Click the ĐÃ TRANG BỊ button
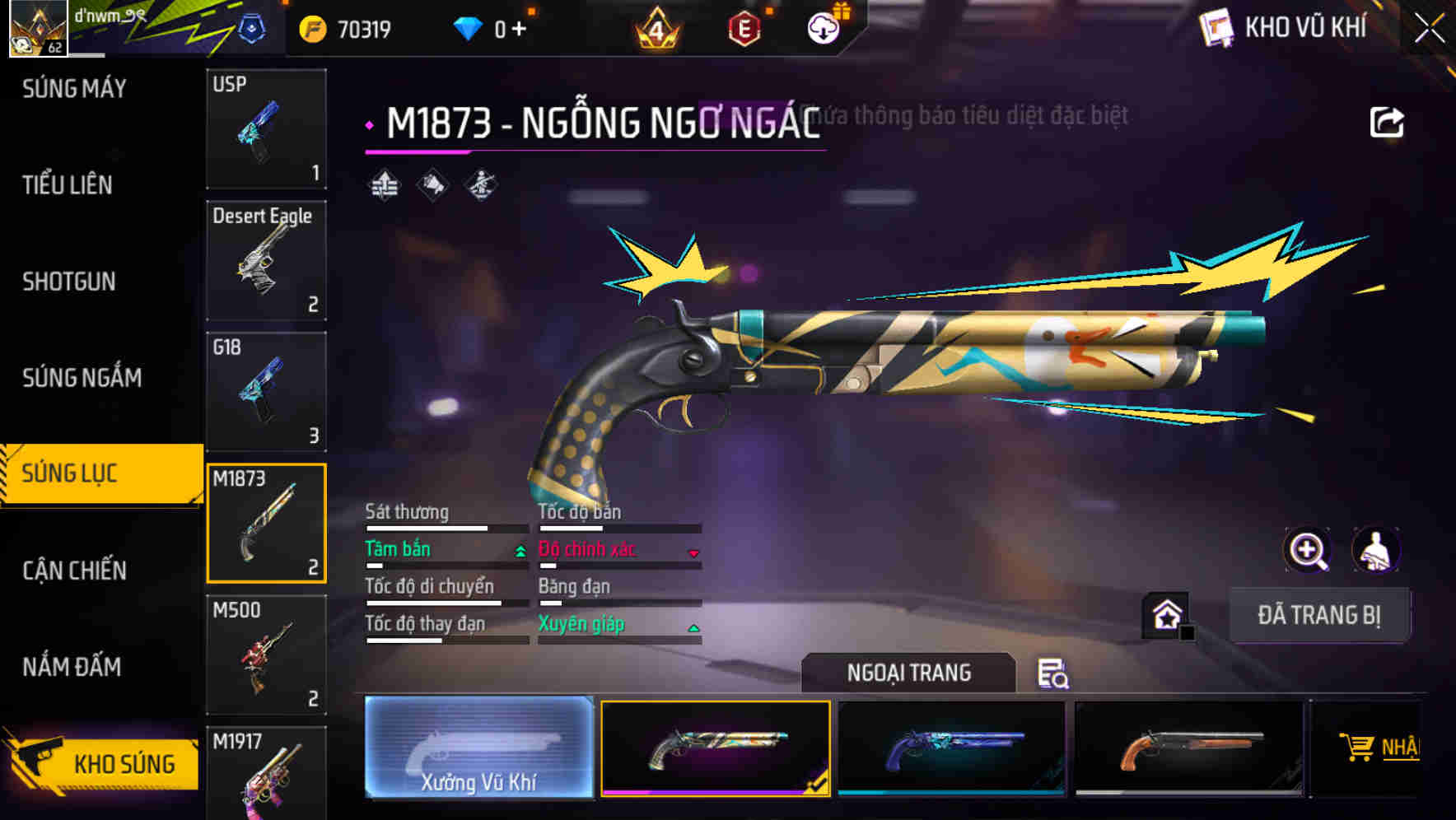The width and height of the screenshot is (1456, 820). [x=1321, y=614]
